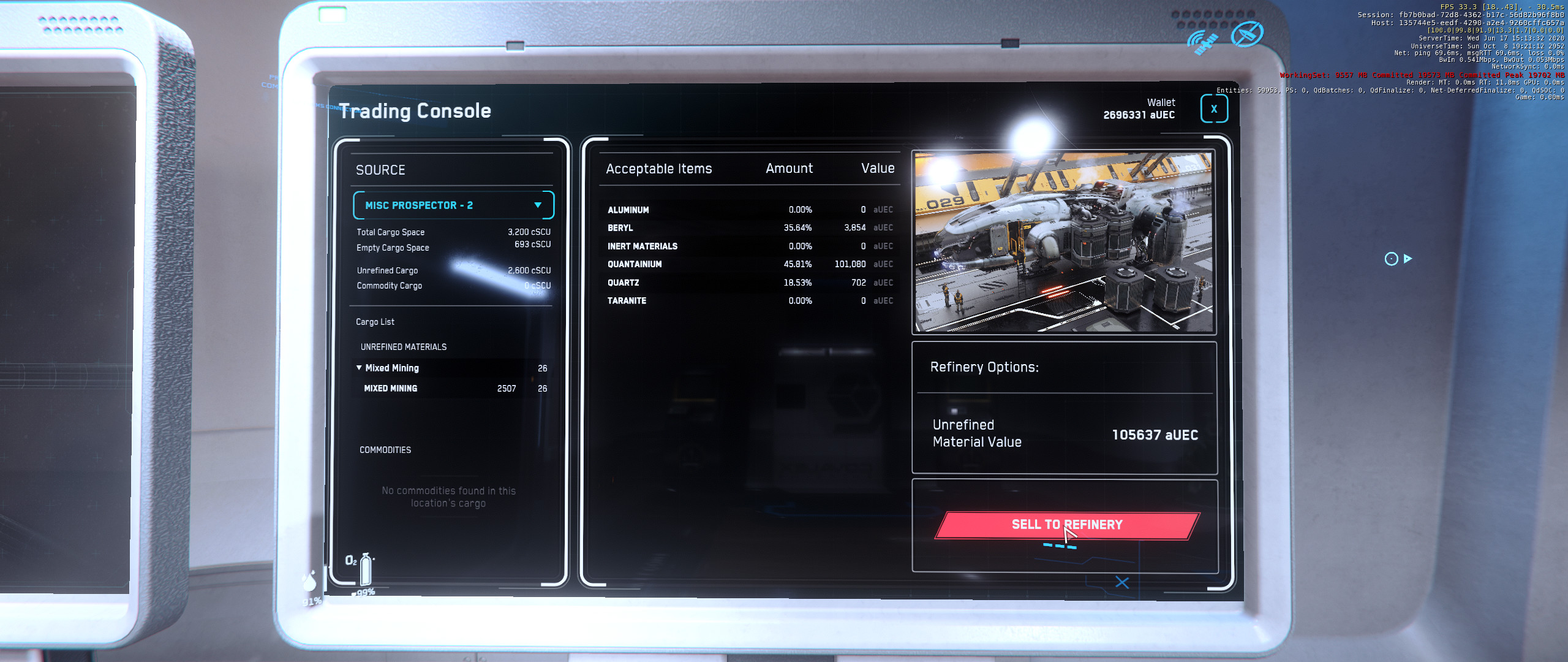Select the Beryl item row
This screenshot has height=662, width=1568.
click(748, 228)
